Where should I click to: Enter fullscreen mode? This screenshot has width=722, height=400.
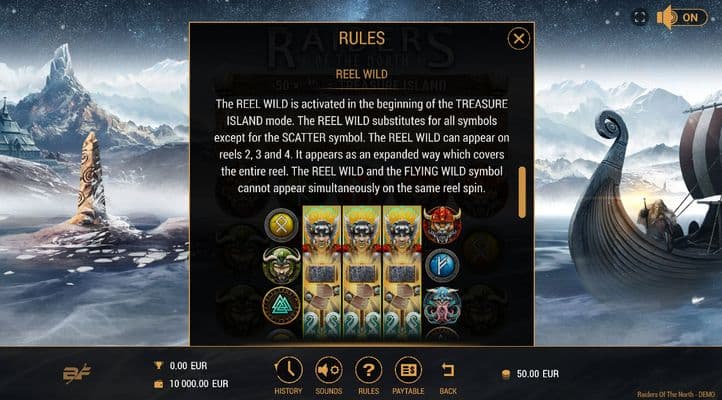pos(640,17)
